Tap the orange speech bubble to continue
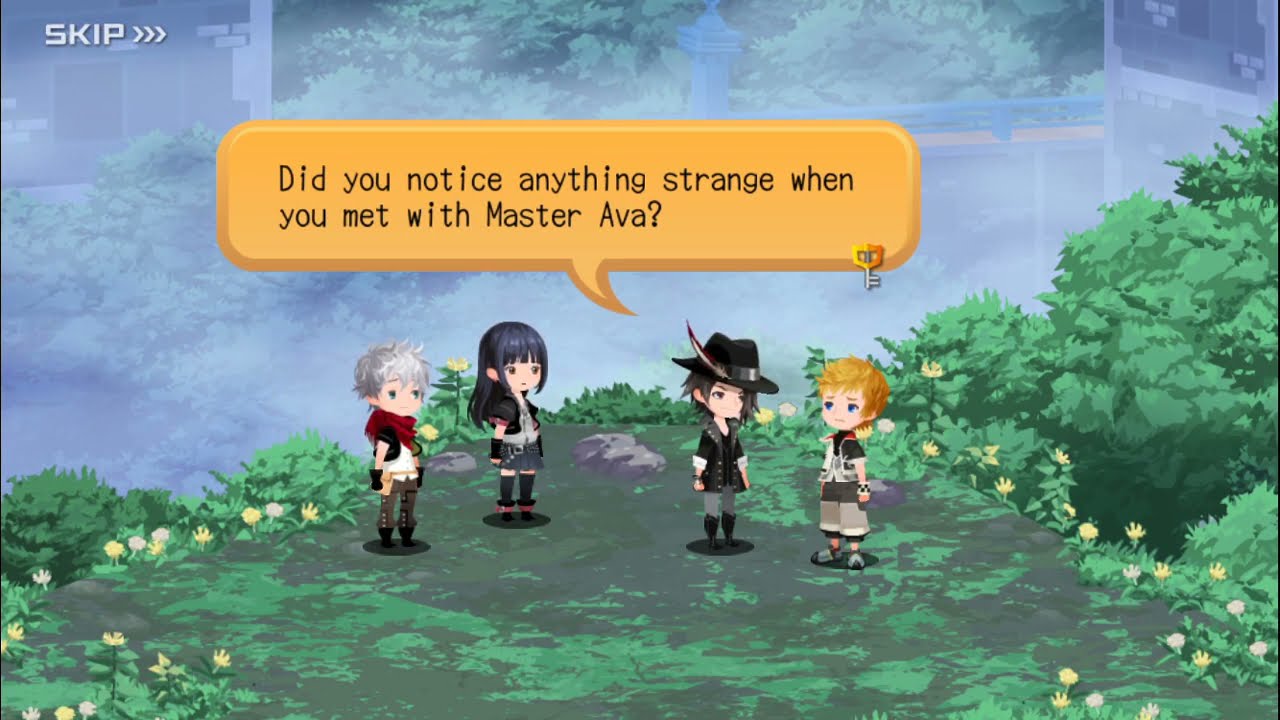Image resolution: width=1280 pixels, height=720 pixels. point(566,197)
